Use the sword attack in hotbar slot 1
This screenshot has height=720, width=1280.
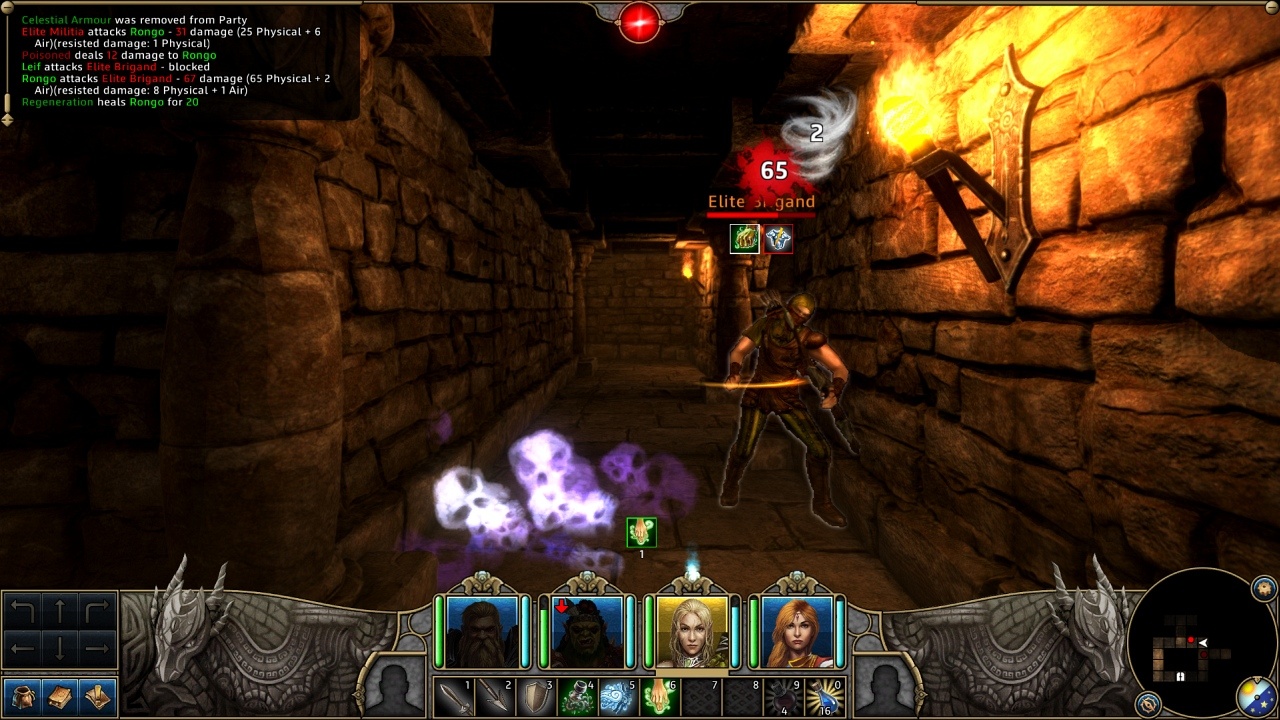coord(453,697)
